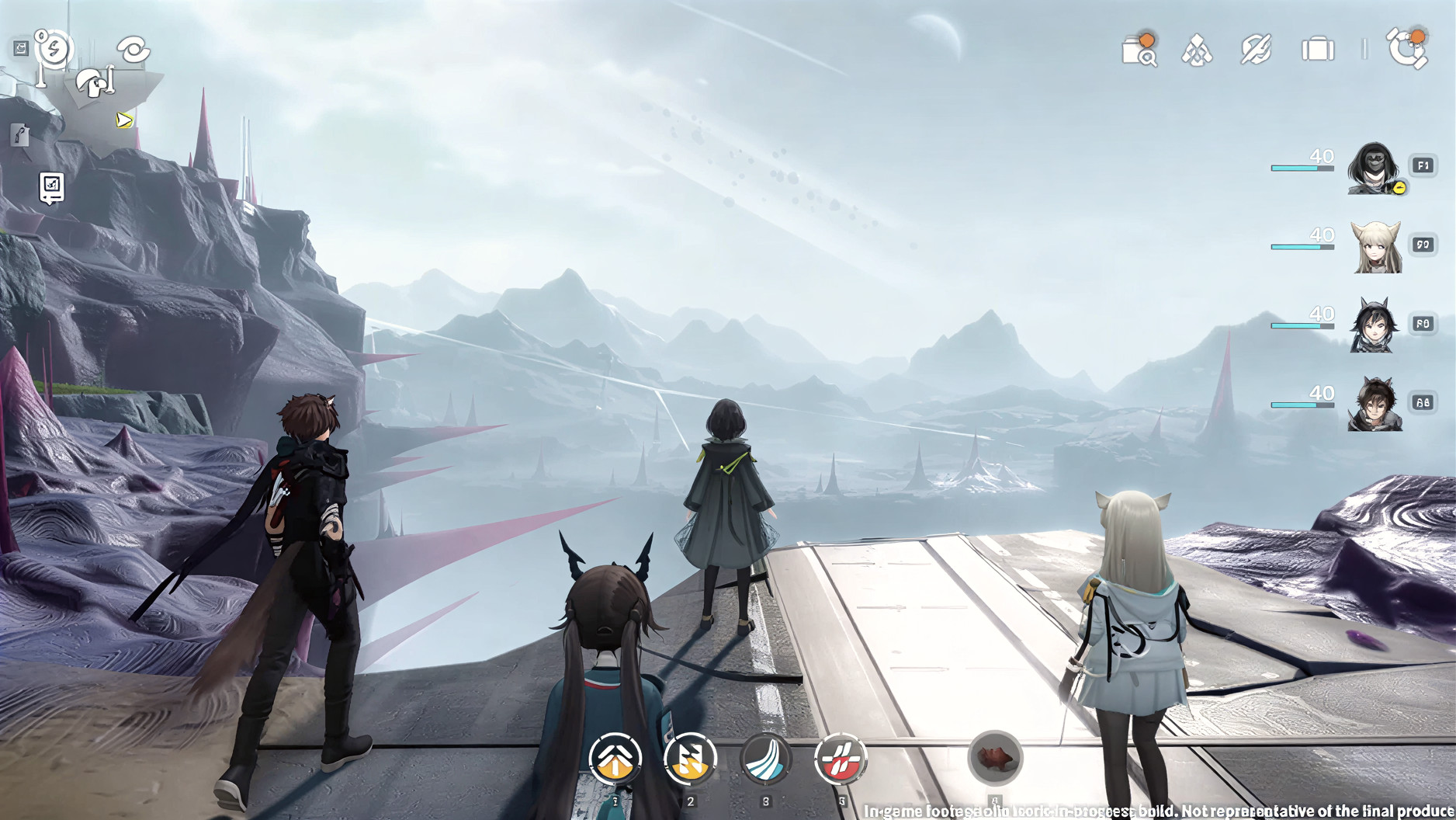The image size is (1456, 820).
Task: Switch to the black-haired horned character portrait
Action: coord(1375,325)
